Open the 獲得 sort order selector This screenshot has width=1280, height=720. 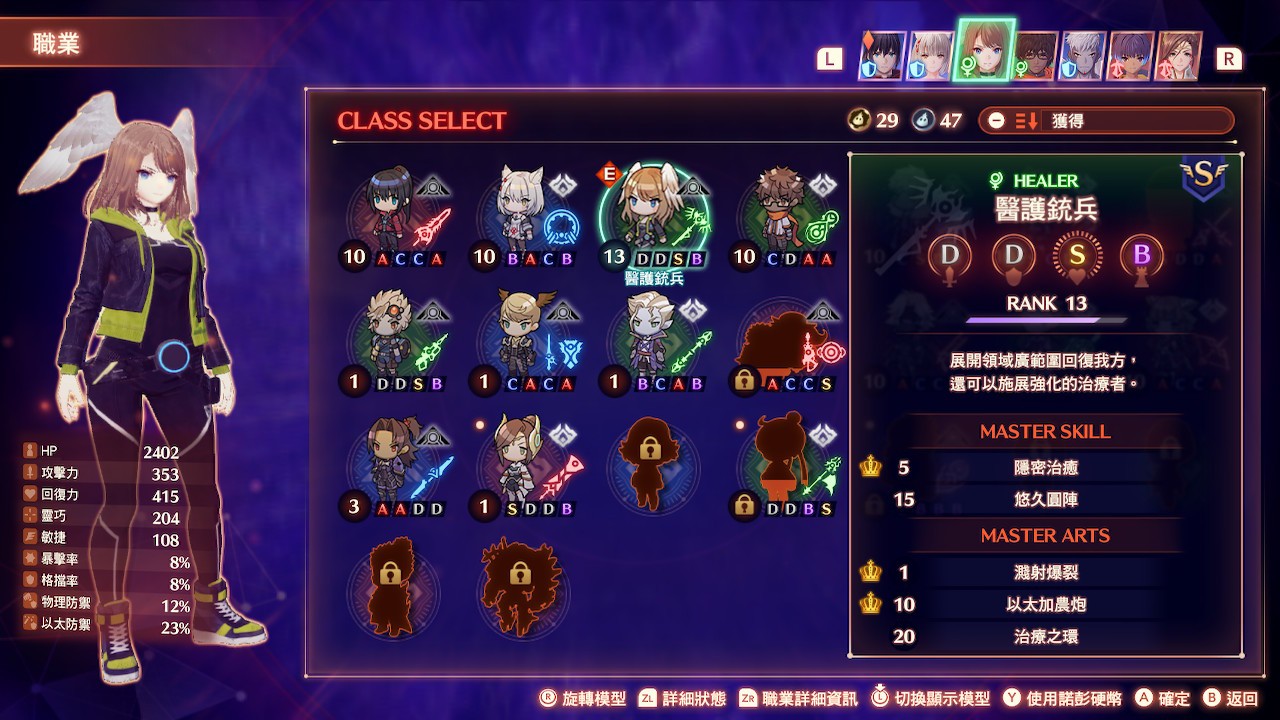click(1106, 121)
